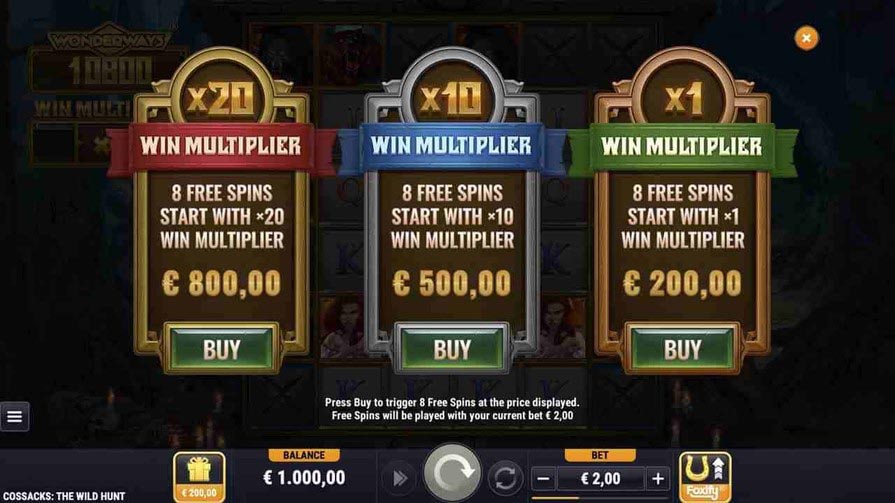This screenshot has height=503, width=895.
Task: Open the gift box bonus buy
Action: (x=199, y=476)
